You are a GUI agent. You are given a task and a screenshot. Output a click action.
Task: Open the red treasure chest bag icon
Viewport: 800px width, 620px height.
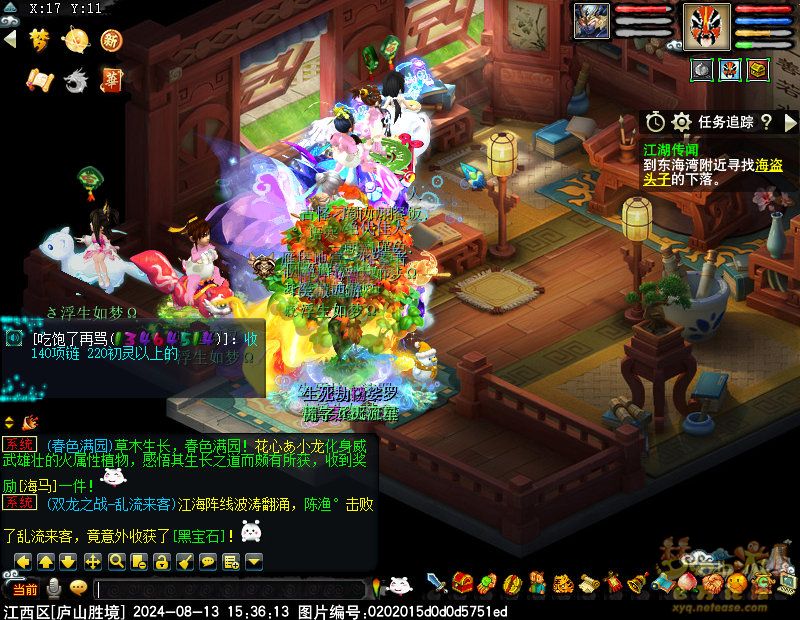click(462, 582)
